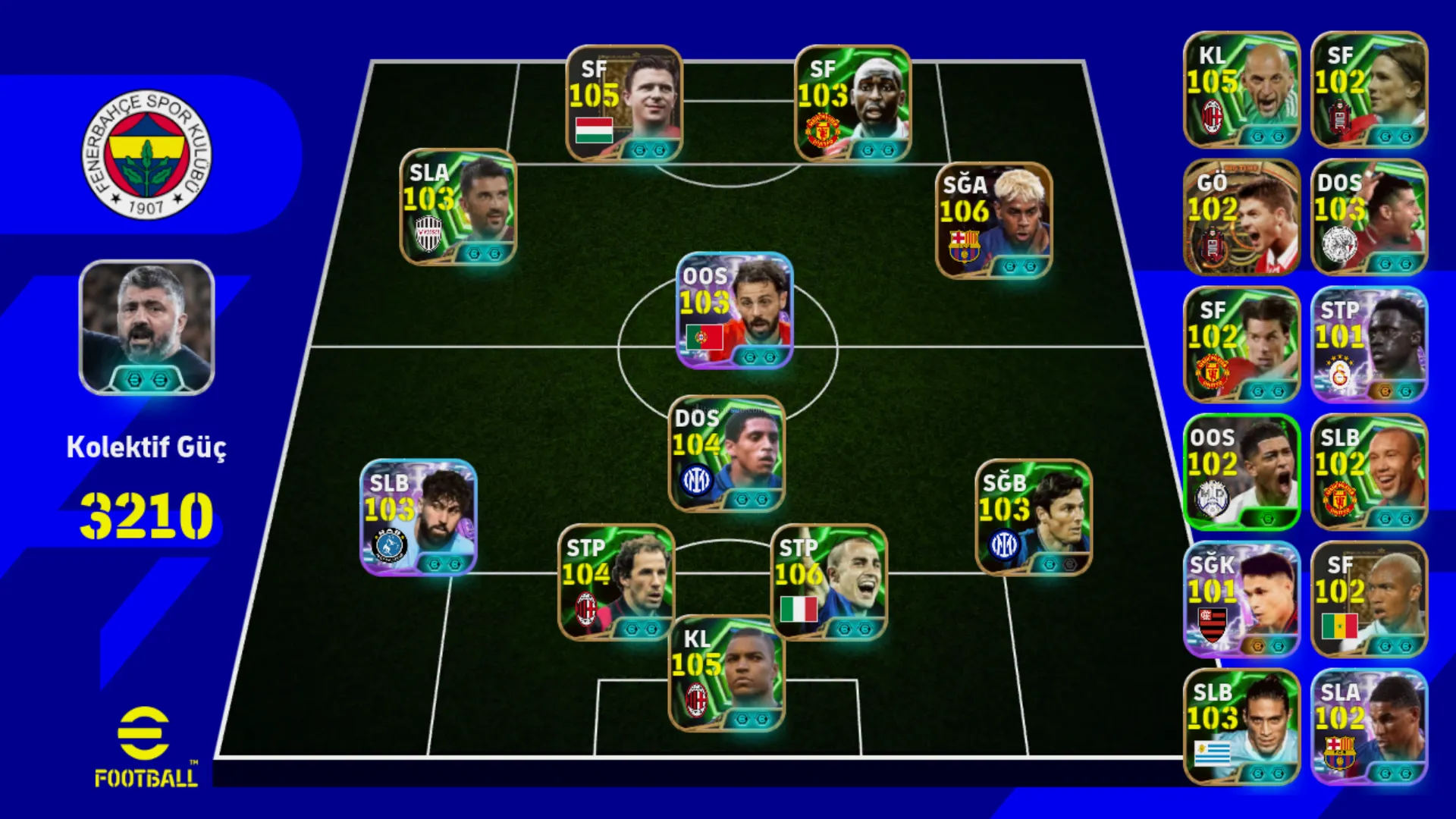
Task: Select the DOS 103 substitute card
Action: coord(1369,217)
